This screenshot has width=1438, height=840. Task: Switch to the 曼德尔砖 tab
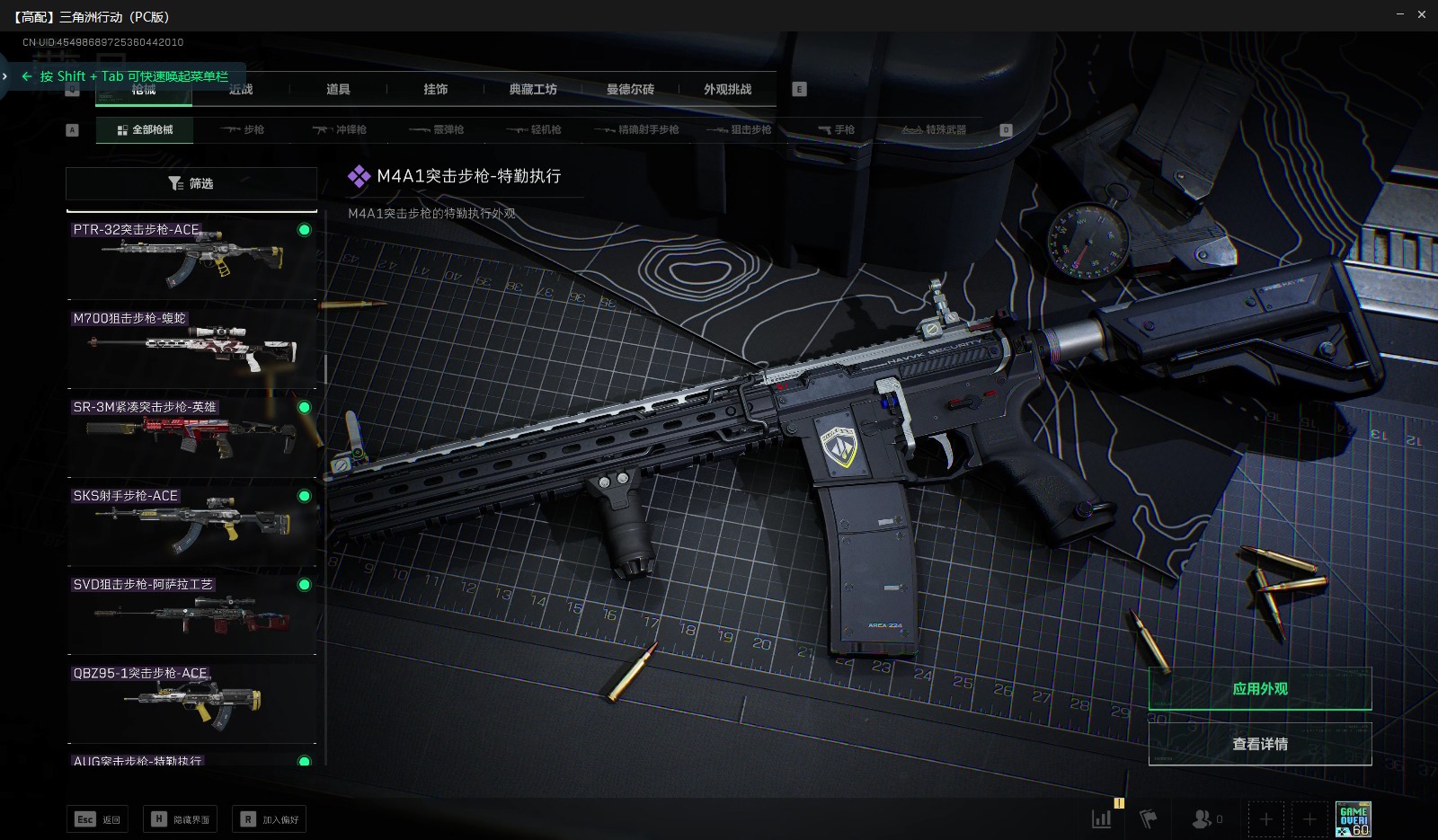click(630, 89)
